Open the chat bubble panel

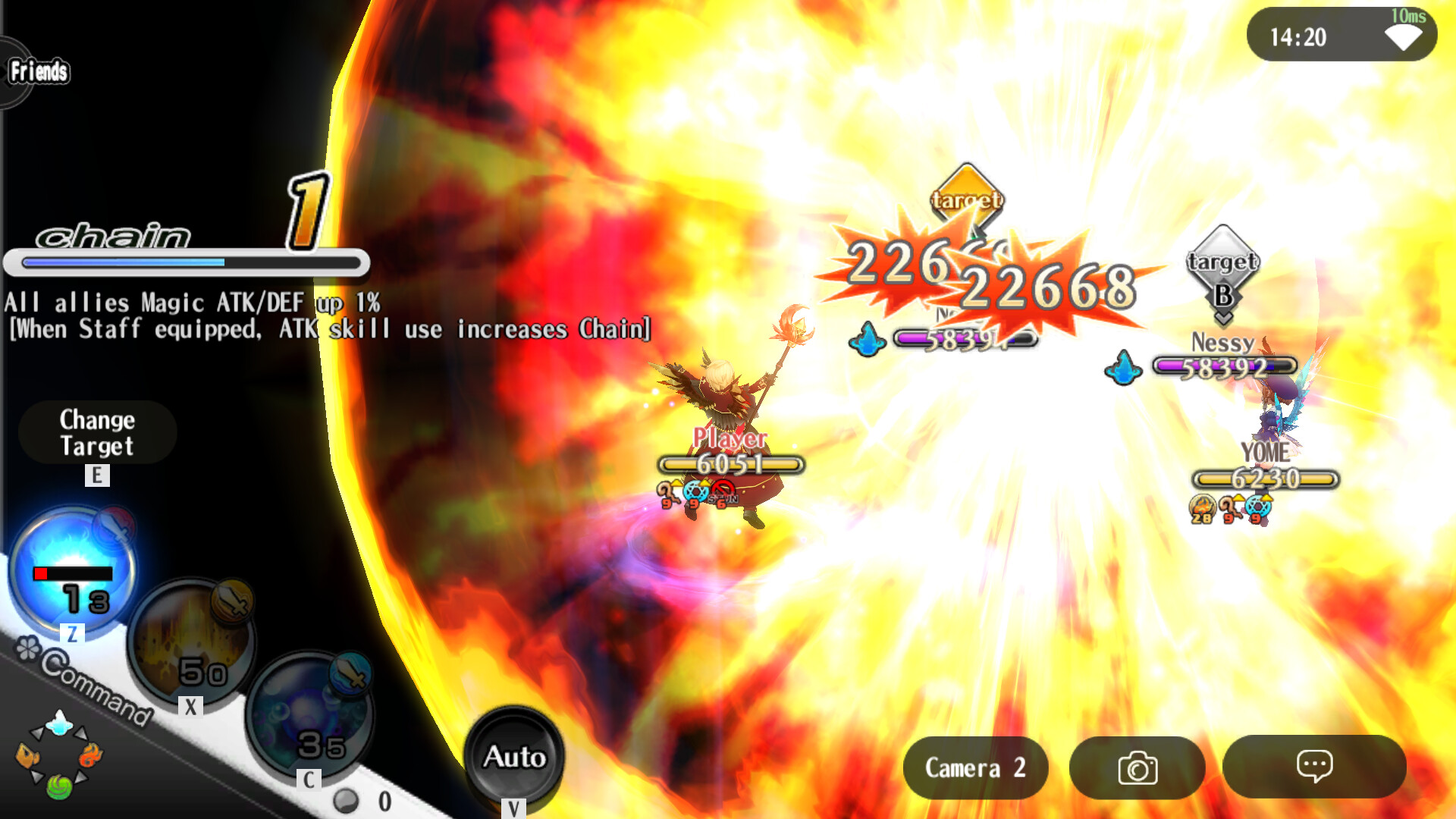[x=1315, y=767]
